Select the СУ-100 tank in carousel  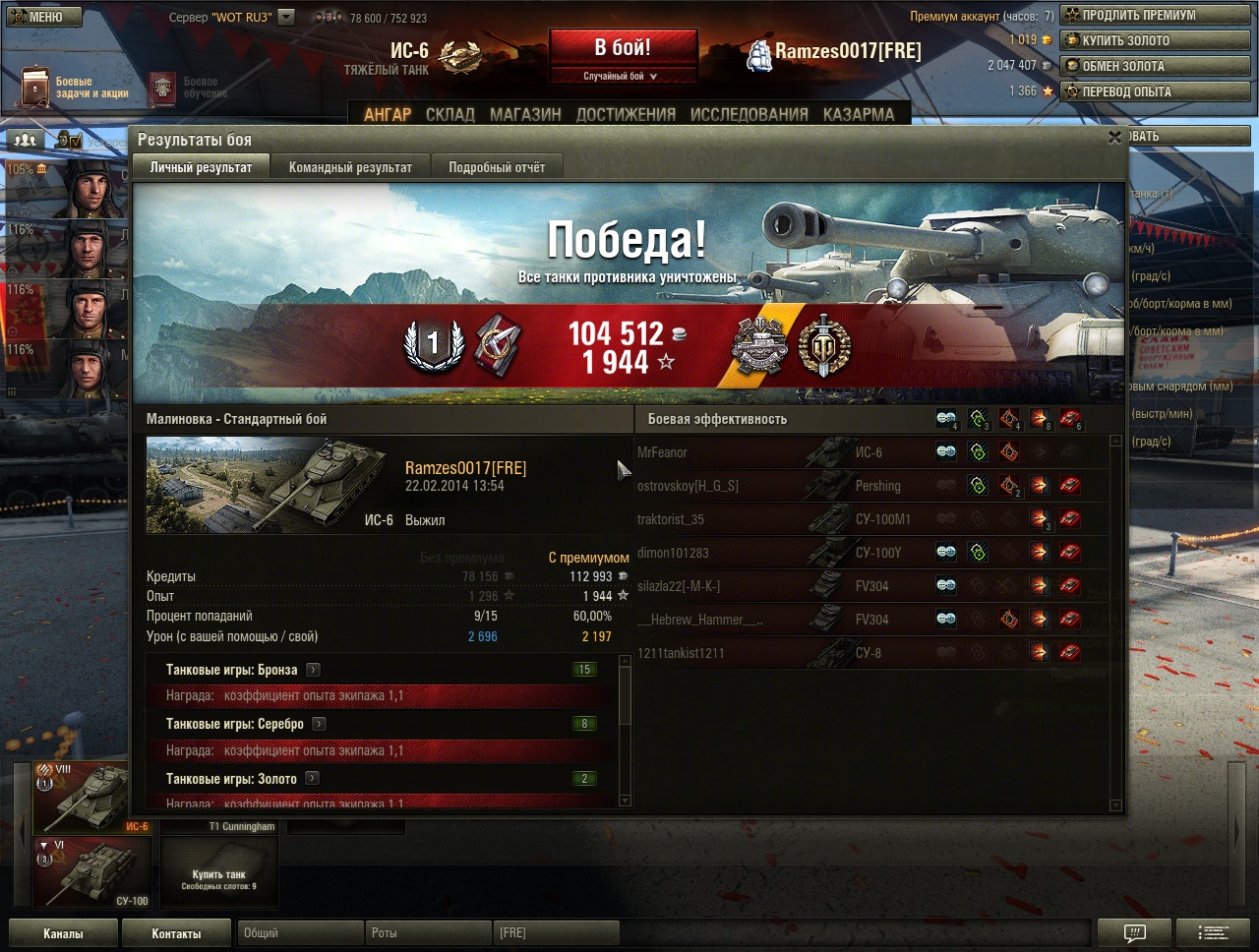tap(92, 872)
